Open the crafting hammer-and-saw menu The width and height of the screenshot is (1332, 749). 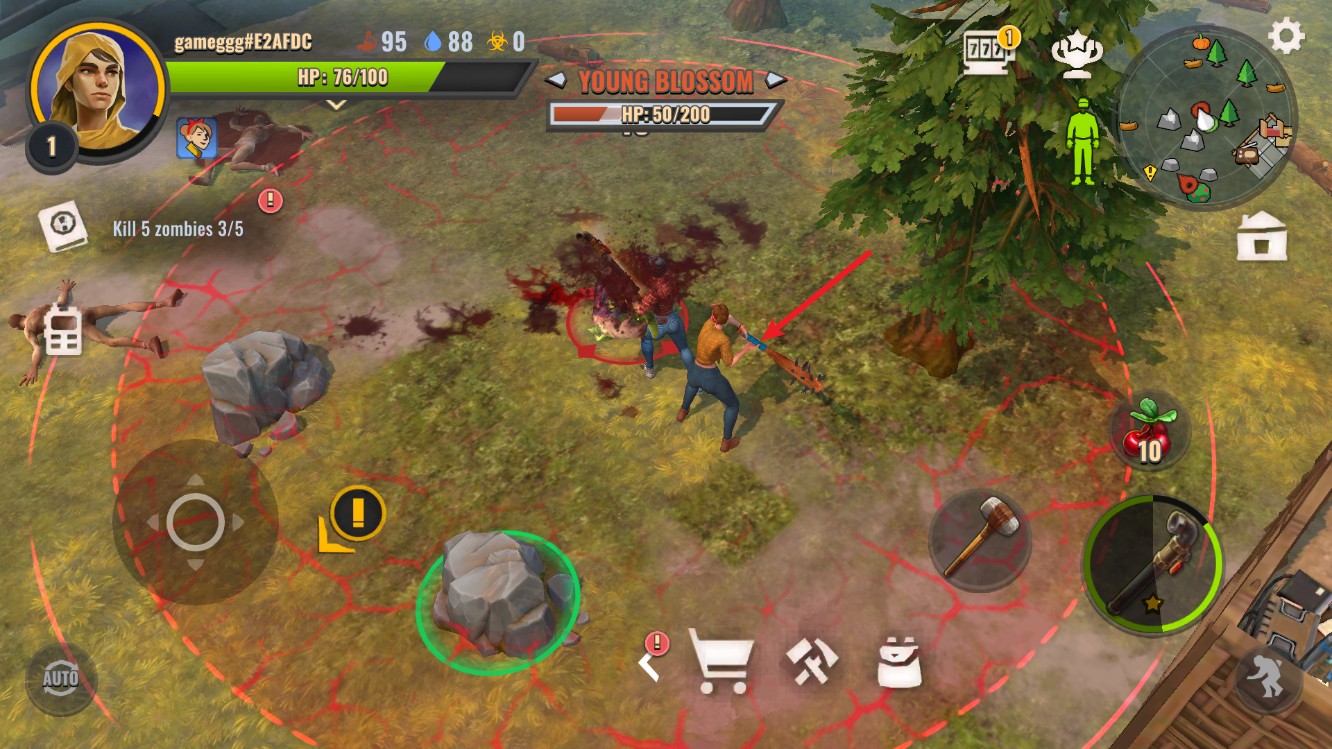click(x=811, y=662)
